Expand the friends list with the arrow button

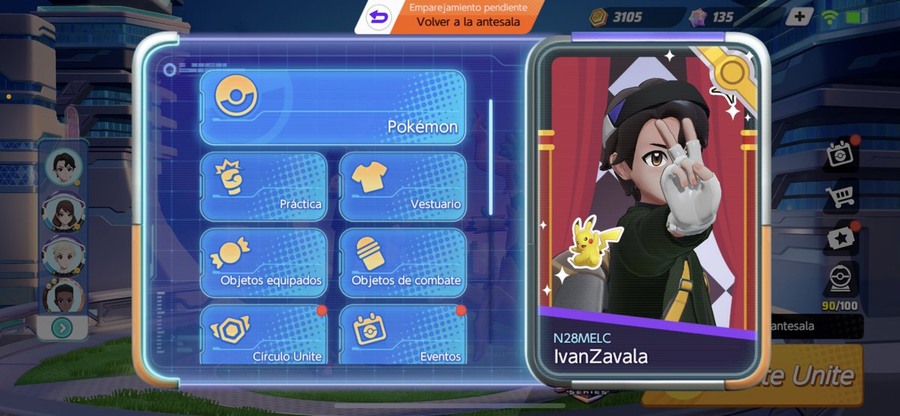(x=62, y=327)
